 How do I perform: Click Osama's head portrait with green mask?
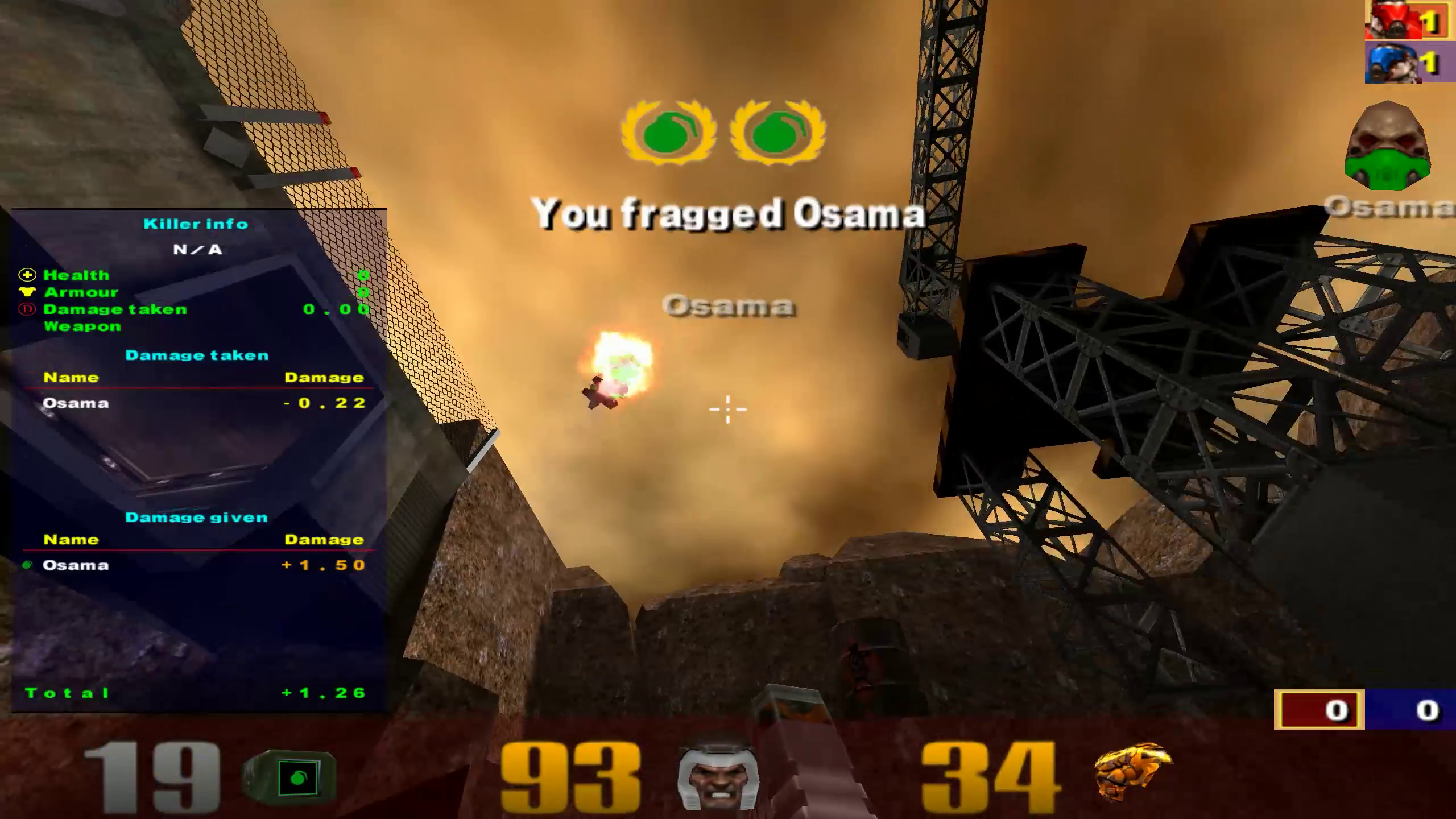coord(1387,147)
